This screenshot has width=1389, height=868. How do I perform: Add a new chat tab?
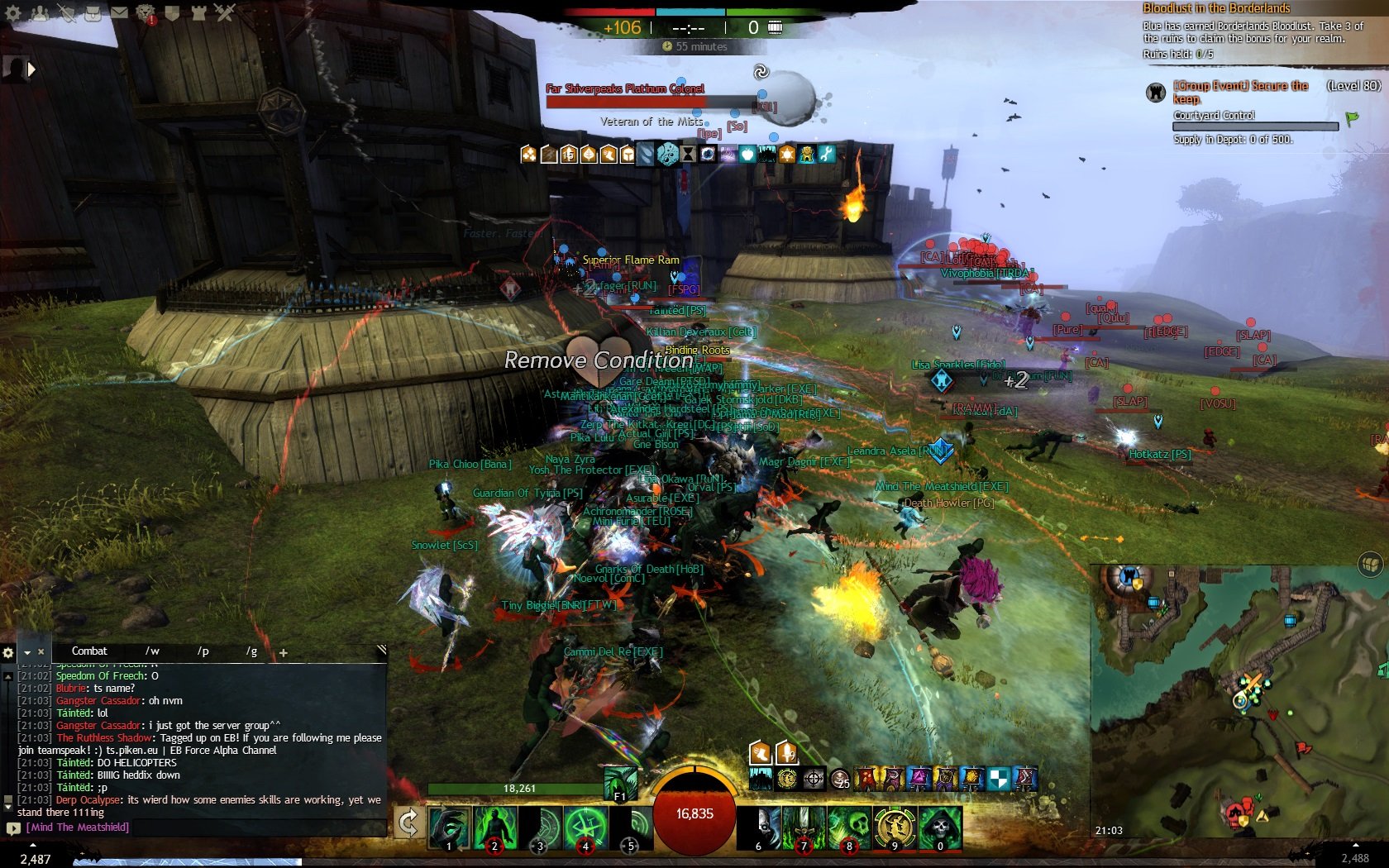283,652
